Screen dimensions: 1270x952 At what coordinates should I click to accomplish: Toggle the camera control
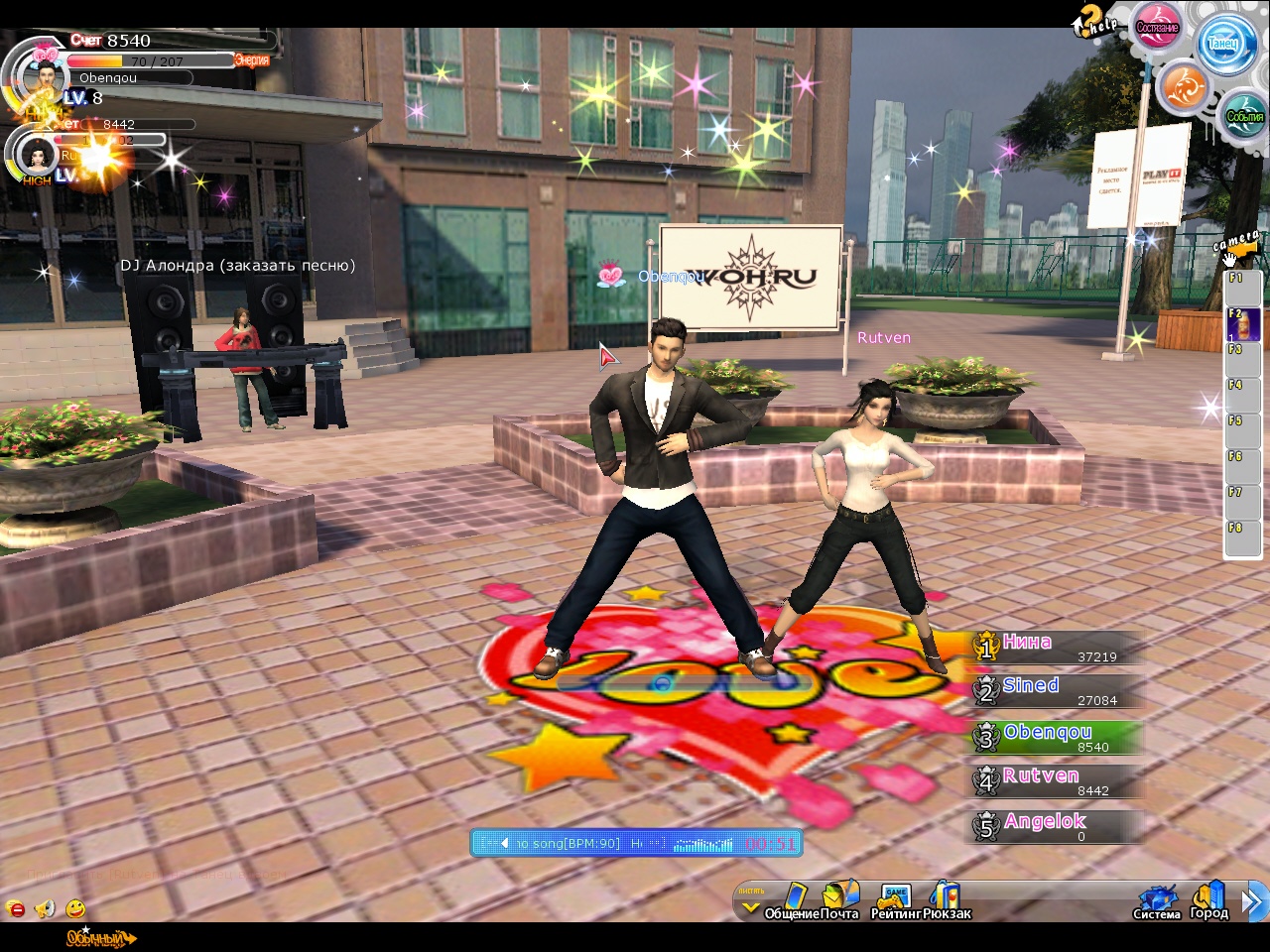pyautogui.click(x=1235, y=248)
